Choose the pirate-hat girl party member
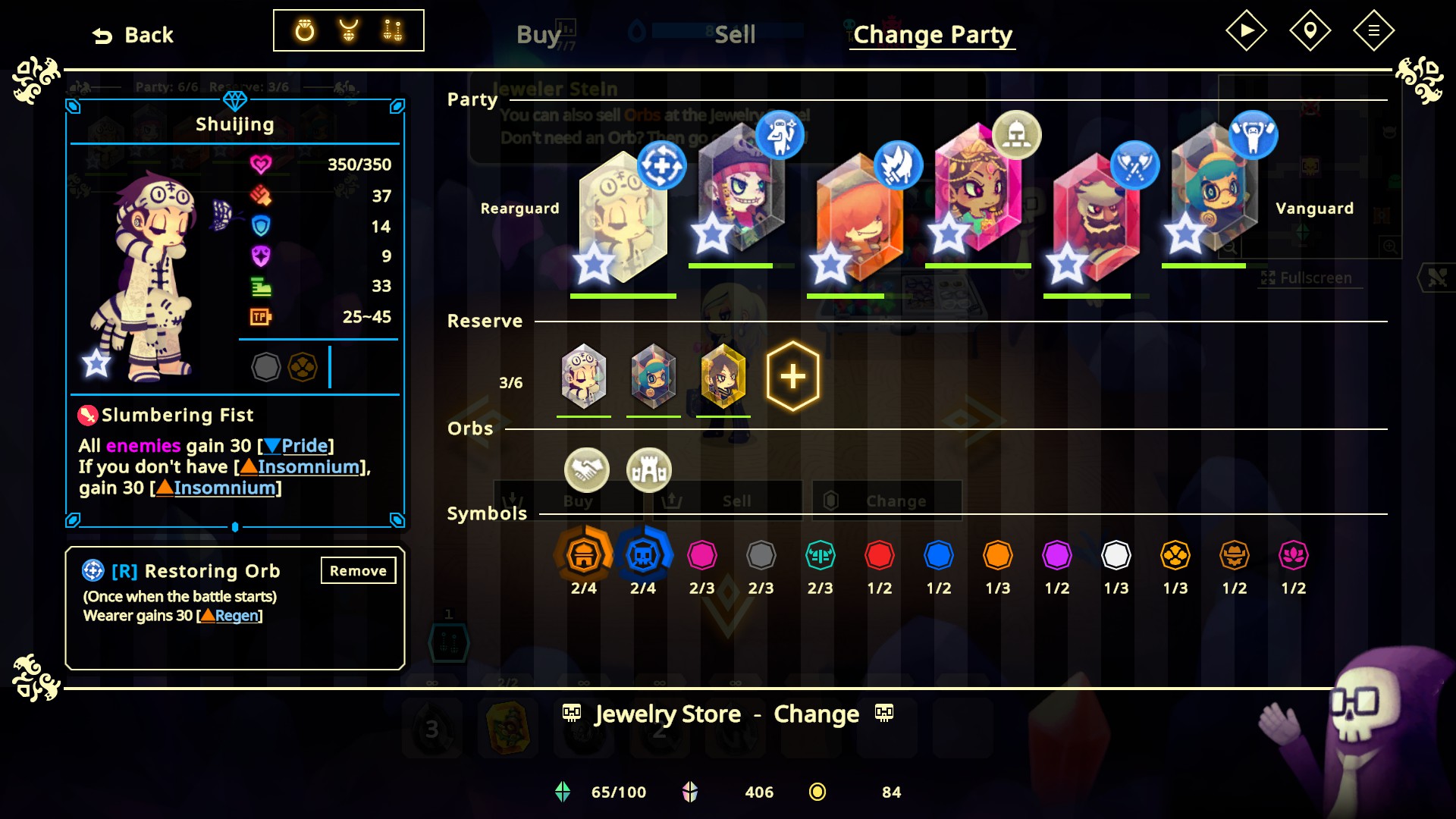The height and width of the screenshot is (819, 1456). pos(740,190)
